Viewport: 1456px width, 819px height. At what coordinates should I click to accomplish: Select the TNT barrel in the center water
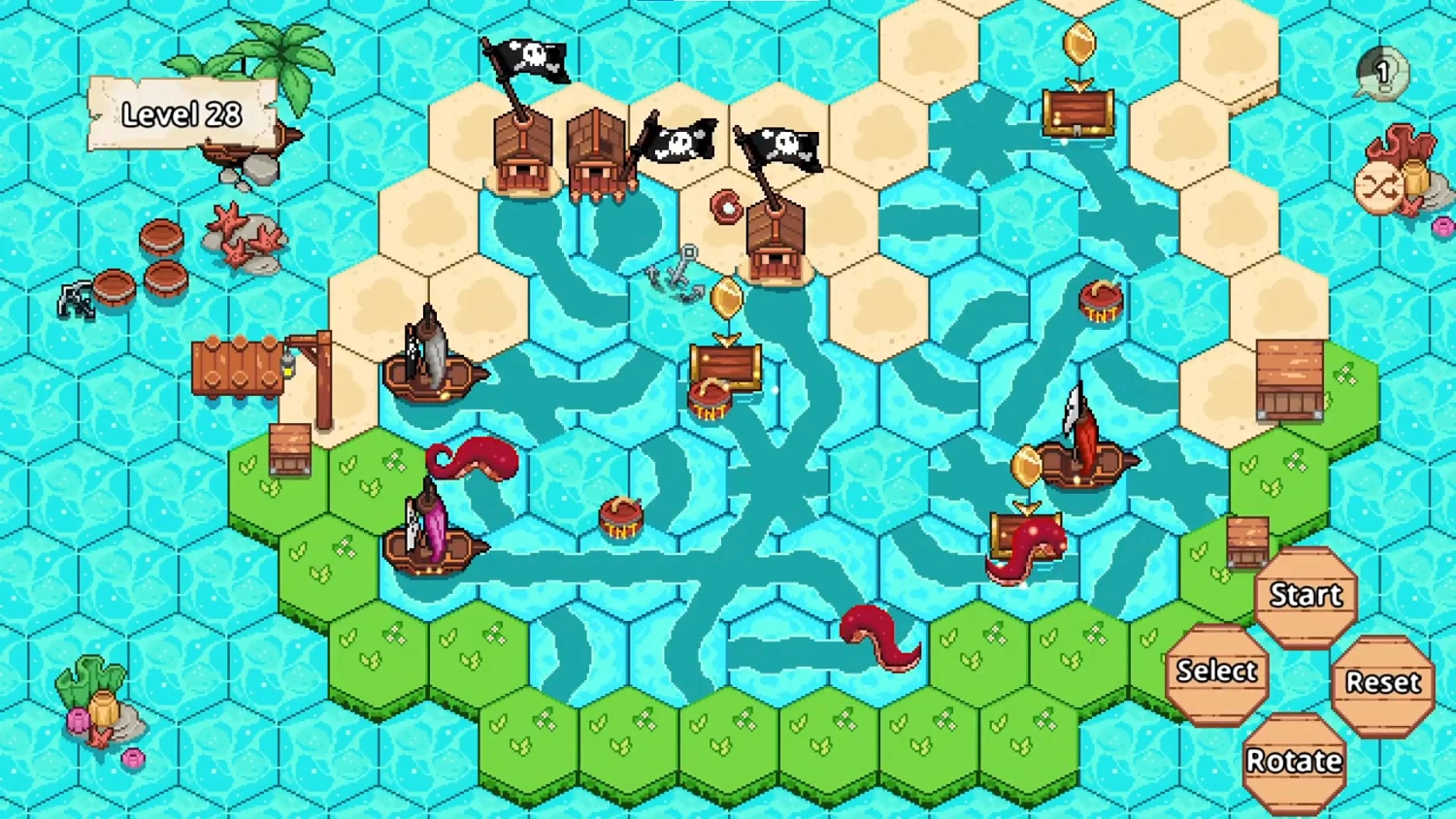click(x=621, y=519)
